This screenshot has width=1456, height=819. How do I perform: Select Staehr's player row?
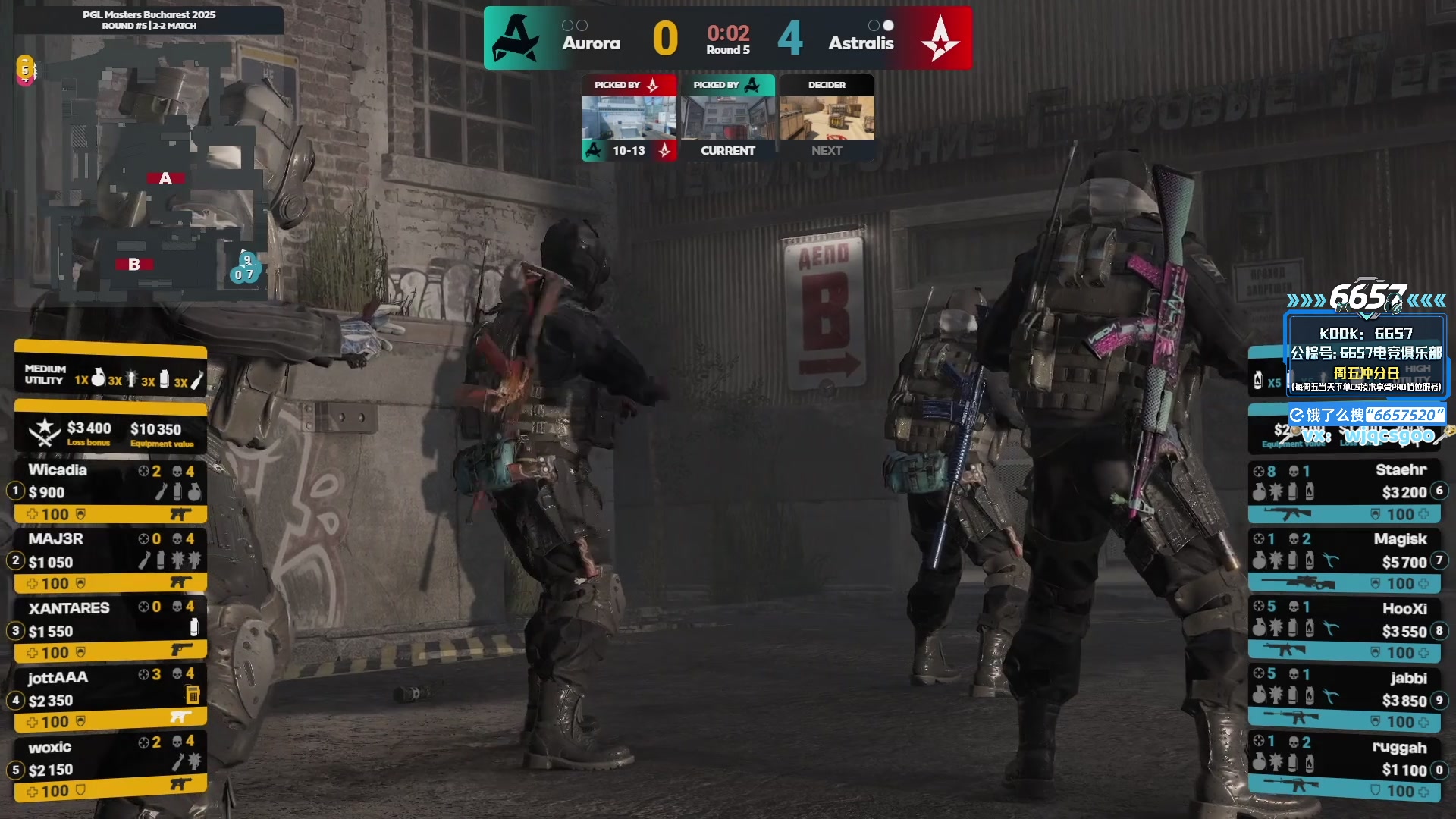pos(1346,491)
